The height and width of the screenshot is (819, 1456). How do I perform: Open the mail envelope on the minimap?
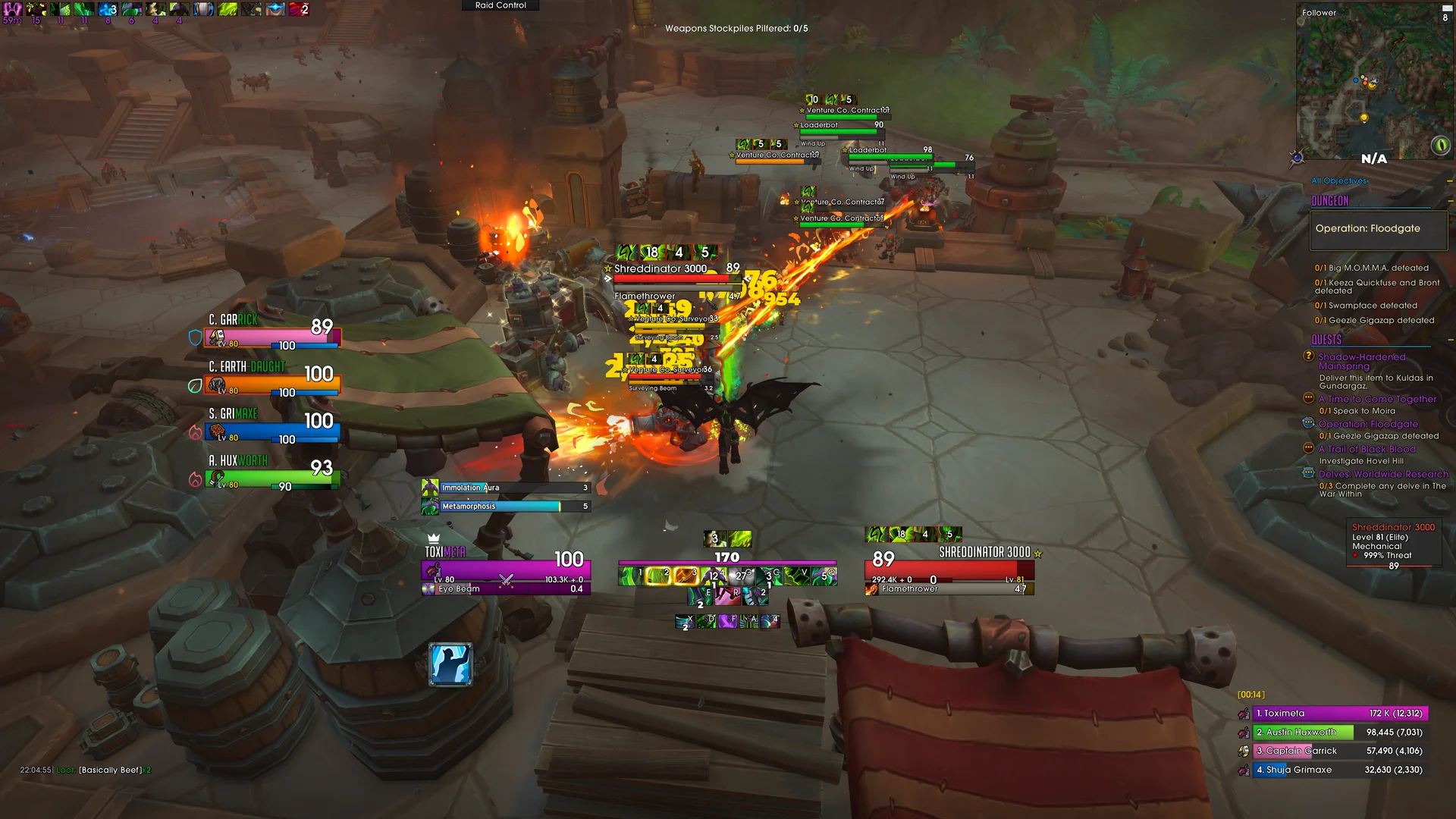[x=1447, y=8]
